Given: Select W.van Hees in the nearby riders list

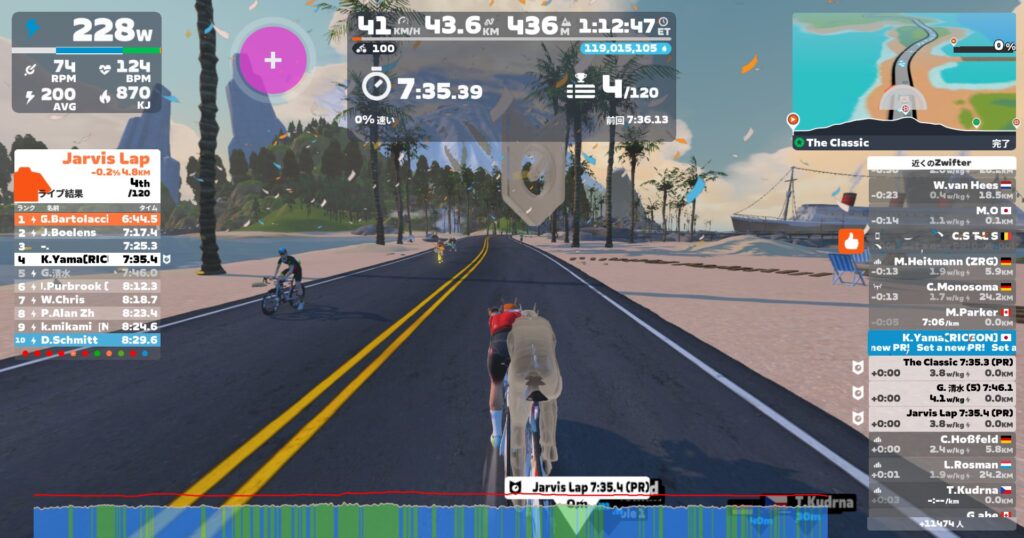Looking at the screenshot, I should coord(940,190).
